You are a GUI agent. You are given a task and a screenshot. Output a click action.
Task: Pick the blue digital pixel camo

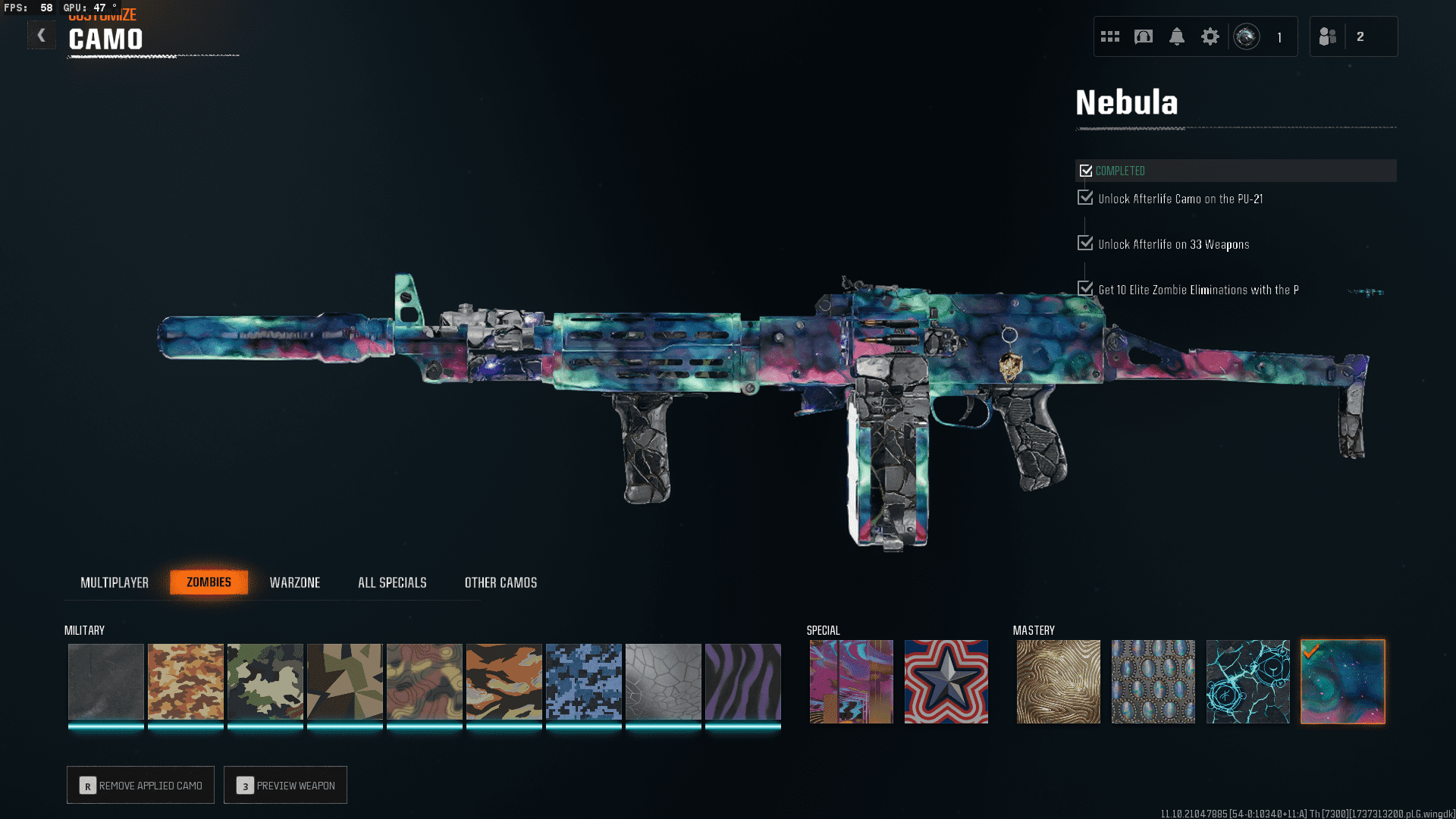pos(583,682)
